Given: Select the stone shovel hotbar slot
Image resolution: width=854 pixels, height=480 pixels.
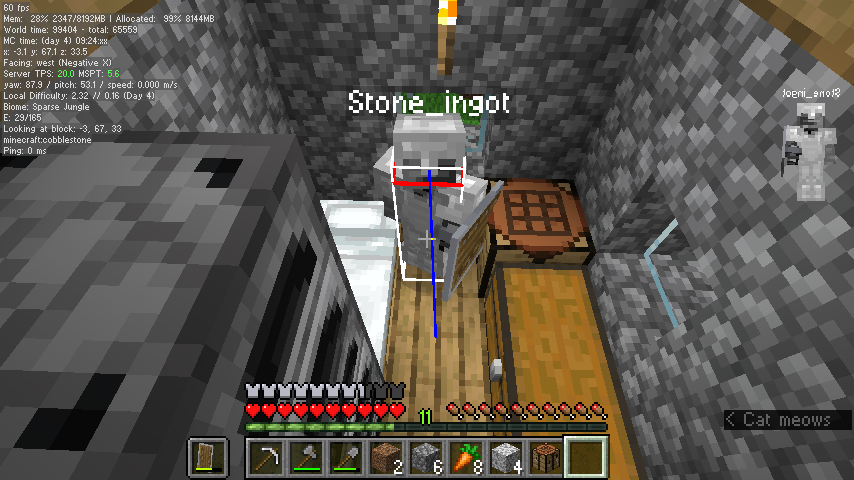Looking at the screenshot, I should pyautogui.click(x=347, y=458).
